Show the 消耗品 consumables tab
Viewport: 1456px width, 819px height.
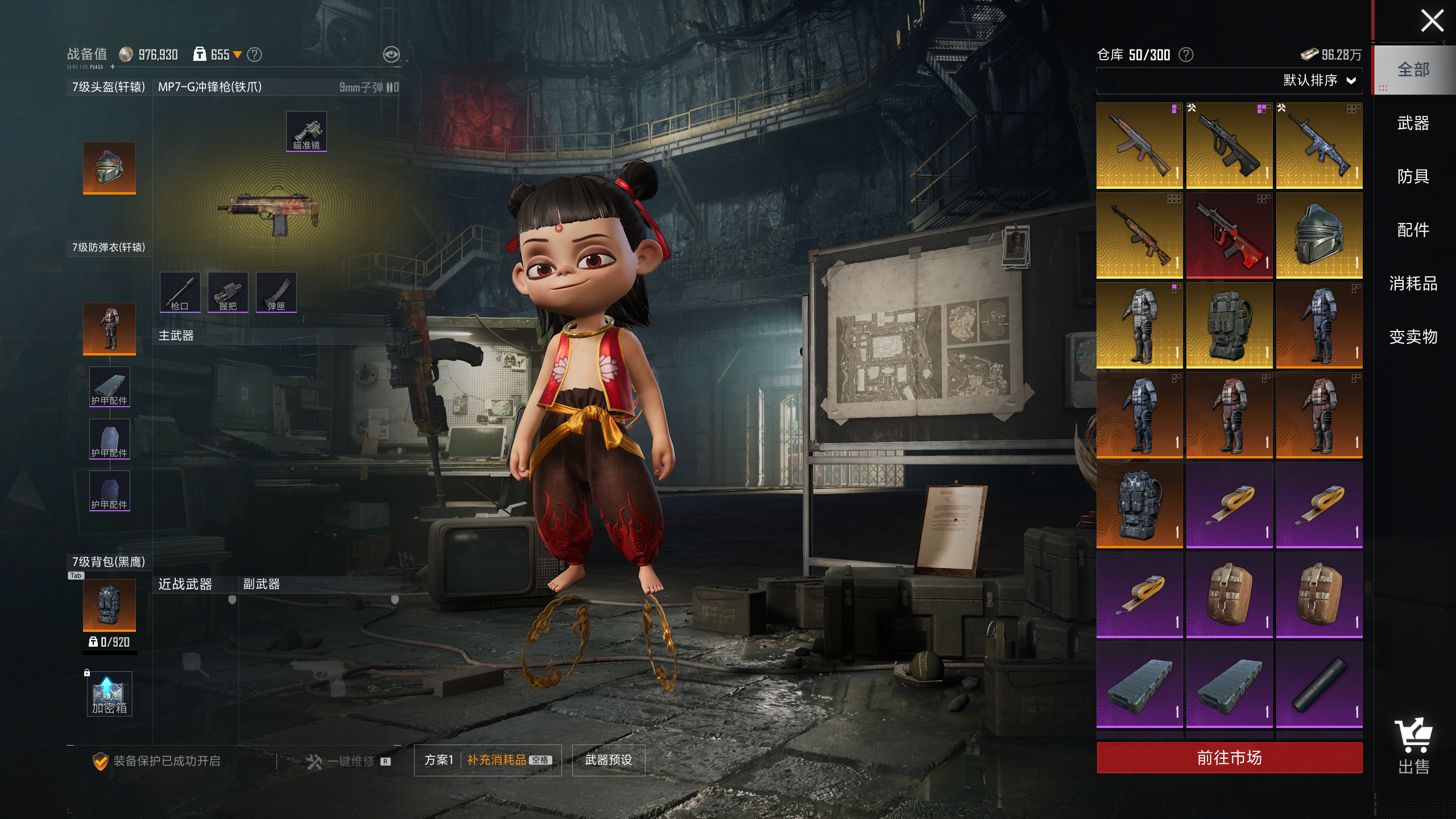(x=1413, y=283)
